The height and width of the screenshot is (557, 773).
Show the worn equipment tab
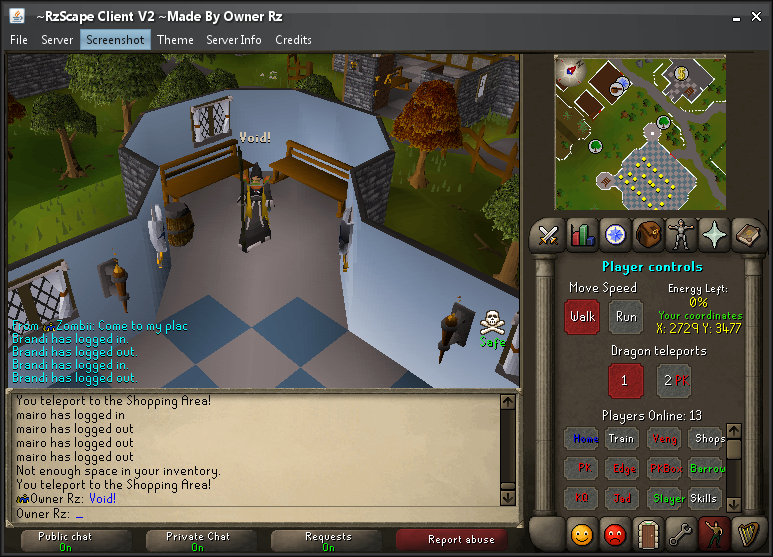(x=681, y=235)
